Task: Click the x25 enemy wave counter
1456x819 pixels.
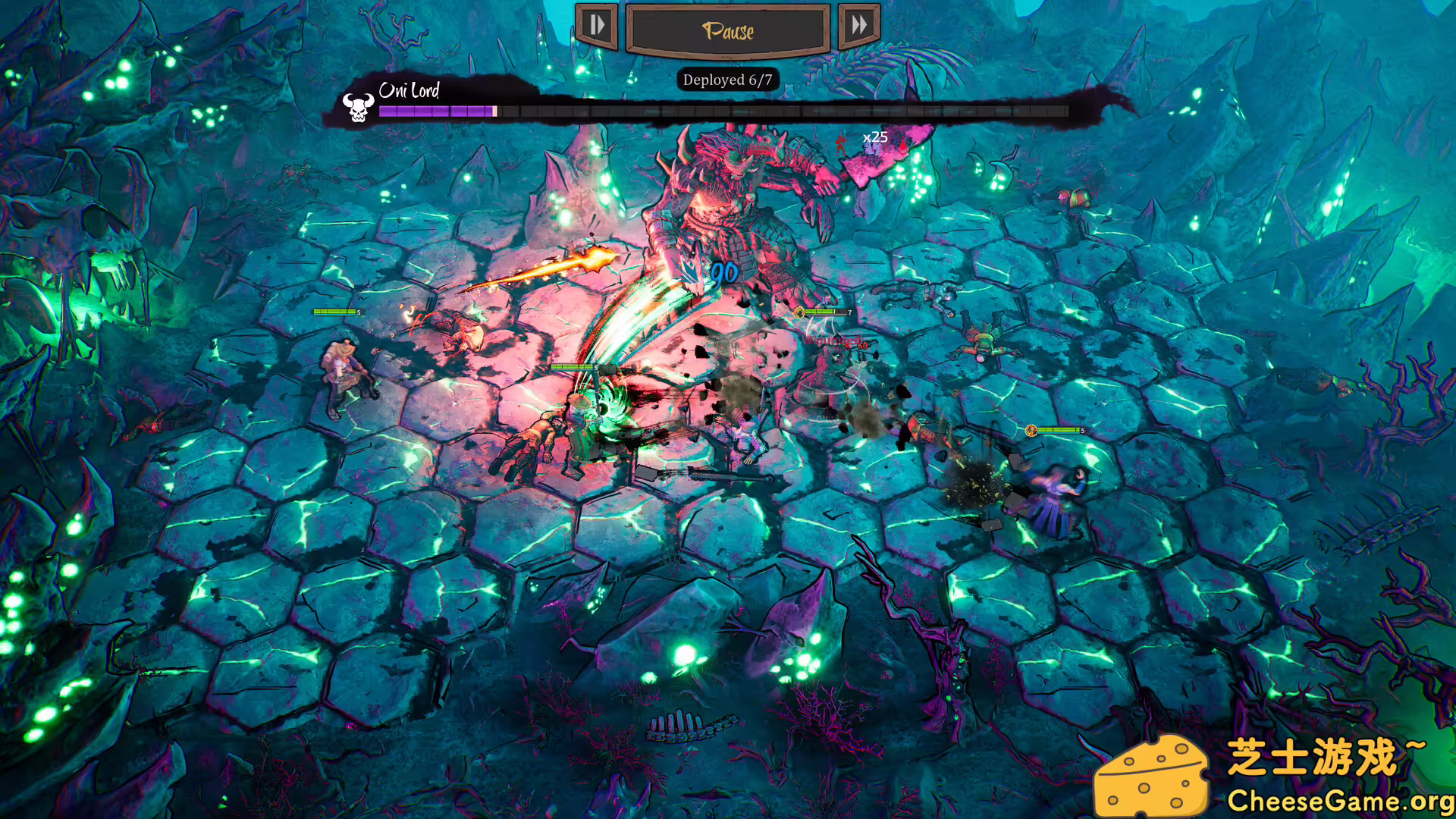Action: pyautogui.click(x=876, y=138)
